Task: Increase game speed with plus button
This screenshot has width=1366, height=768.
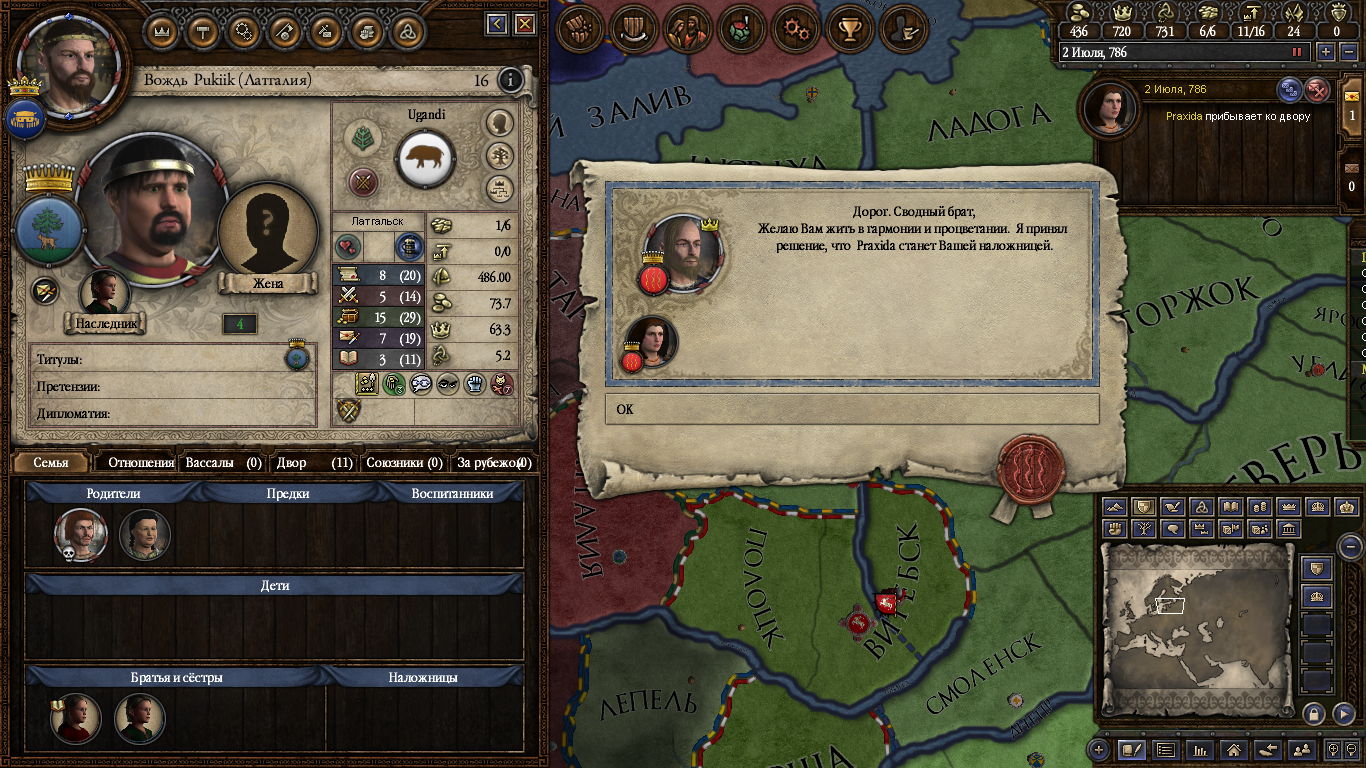Action: click(1326, 52)
